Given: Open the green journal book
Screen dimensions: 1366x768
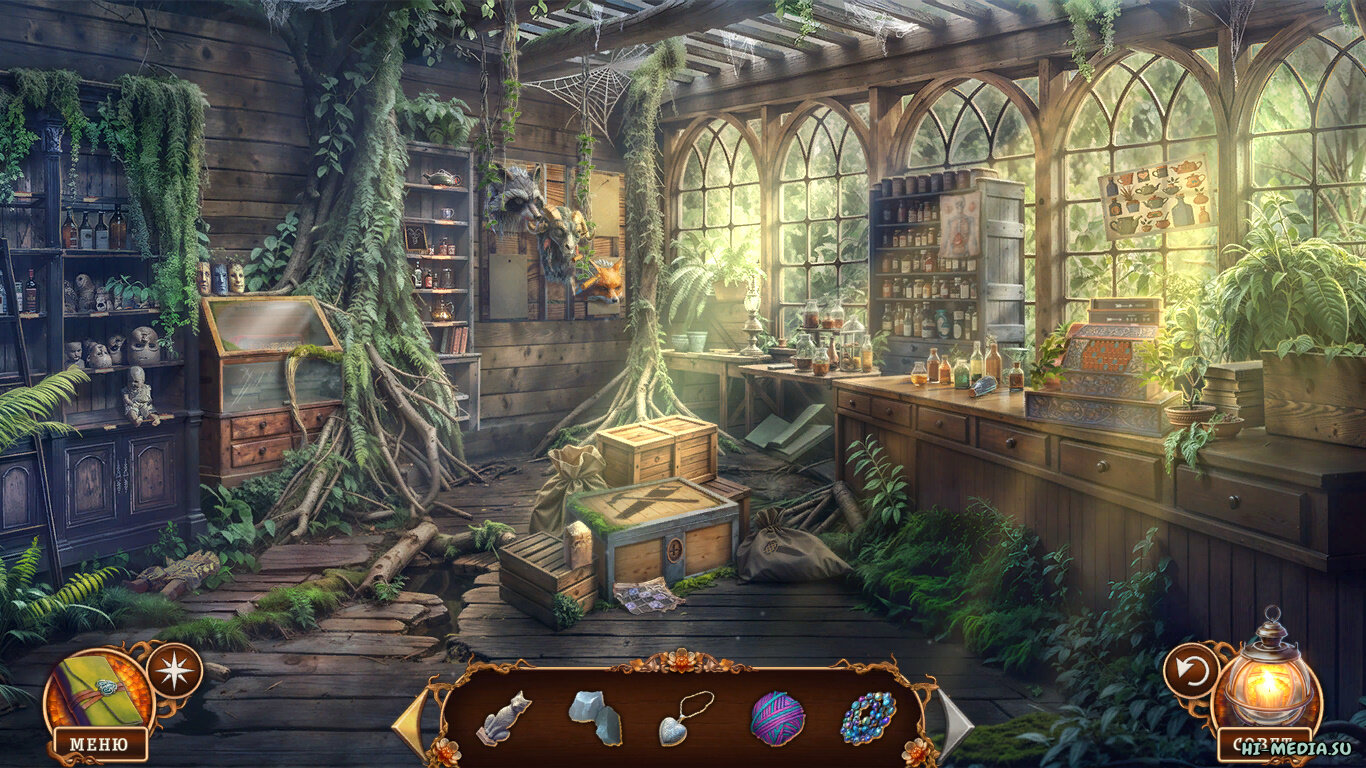Looking at the screenshot, I should (x=97, y=689).
